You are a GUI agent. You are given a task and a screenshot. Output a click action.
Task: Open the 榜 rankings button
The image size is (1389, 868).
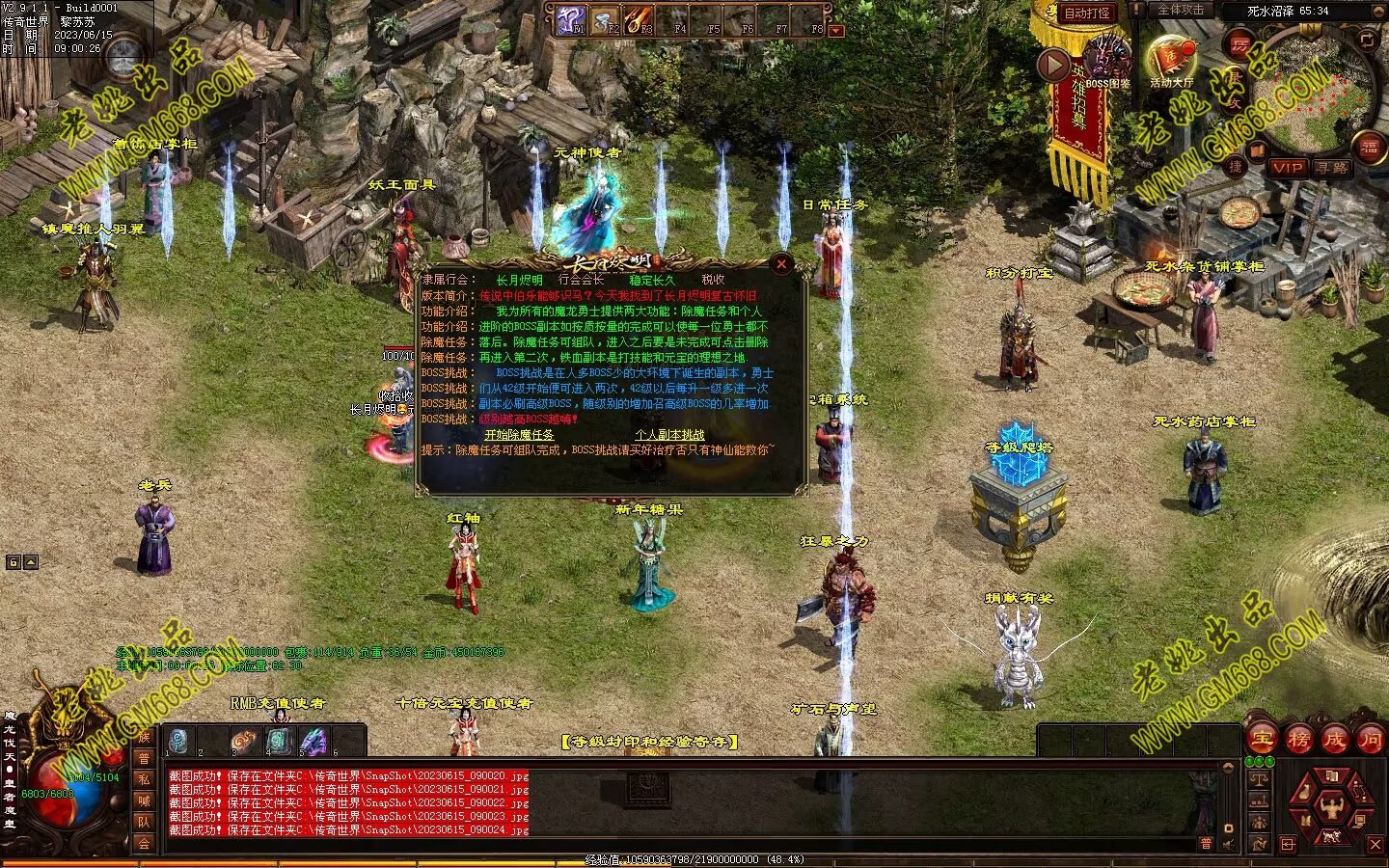point(1298,740)
